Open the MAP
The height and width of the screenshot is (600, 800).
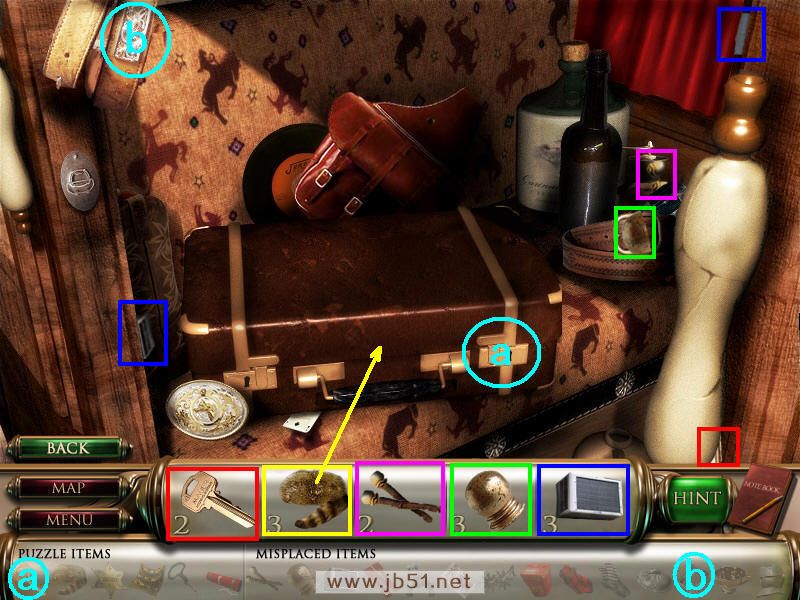(x=68, y=489)
